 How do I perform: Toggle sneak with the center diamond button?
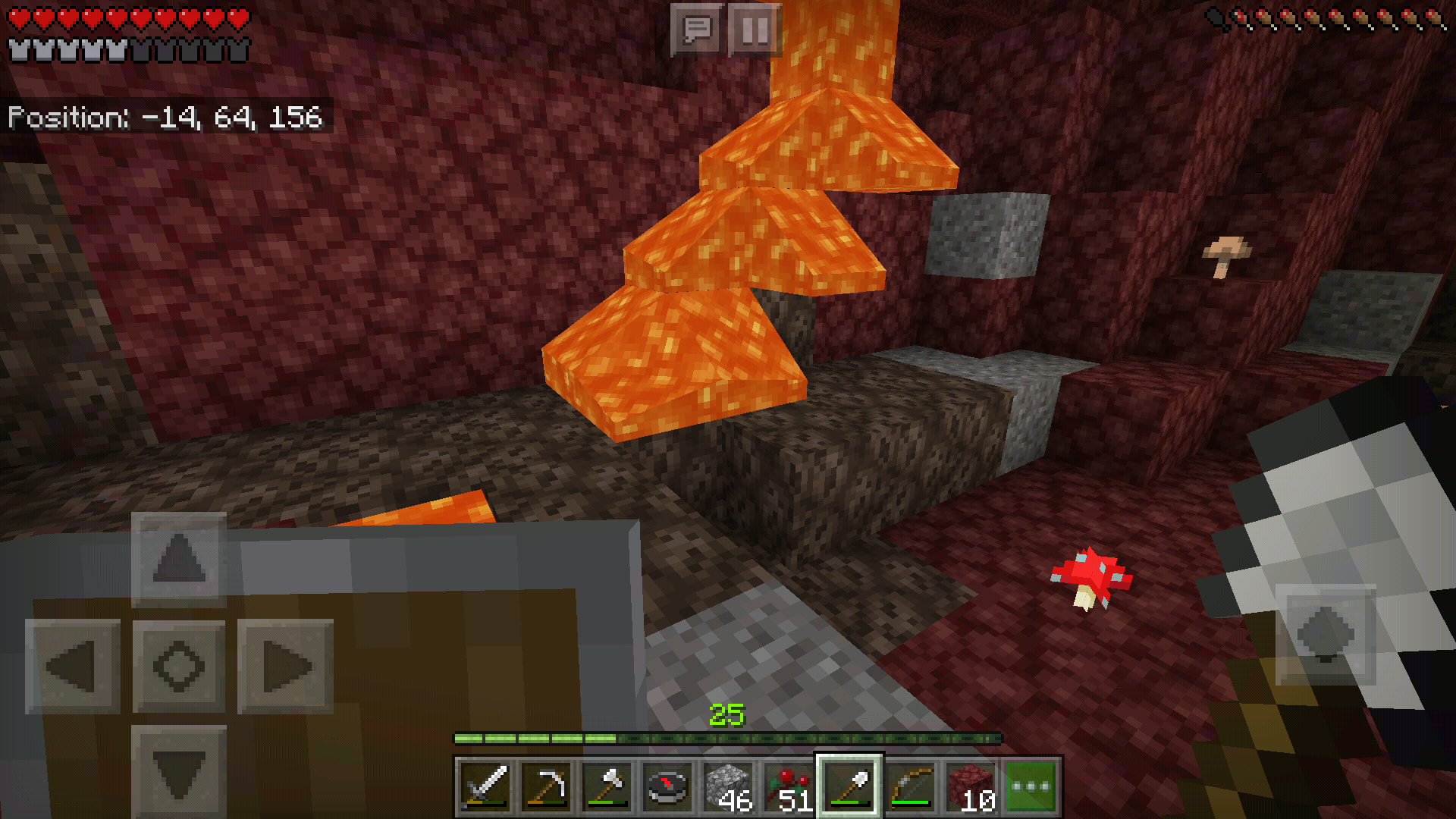179,667
